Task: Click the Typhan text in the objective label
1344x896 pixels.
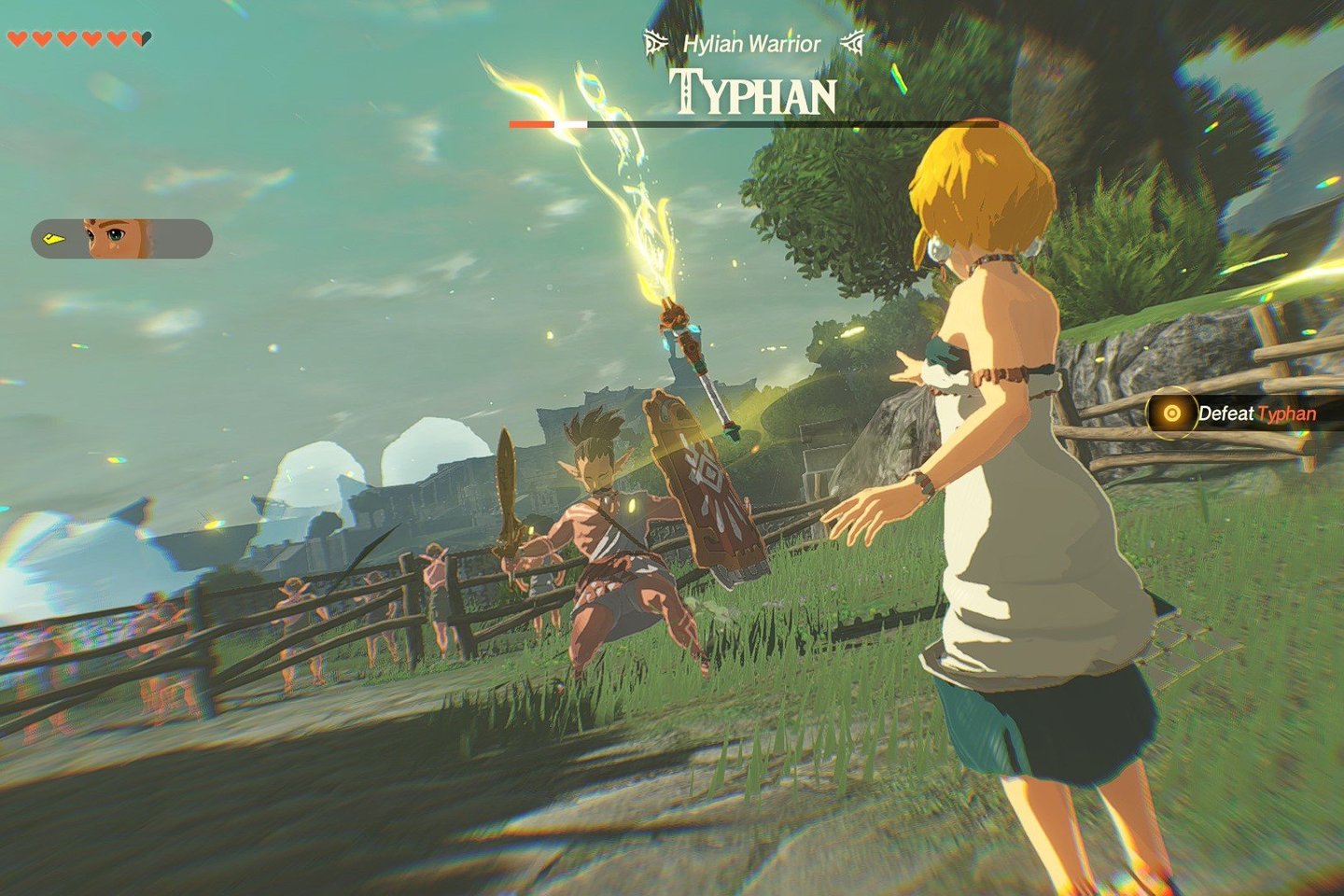Action: click(1287, 412)
